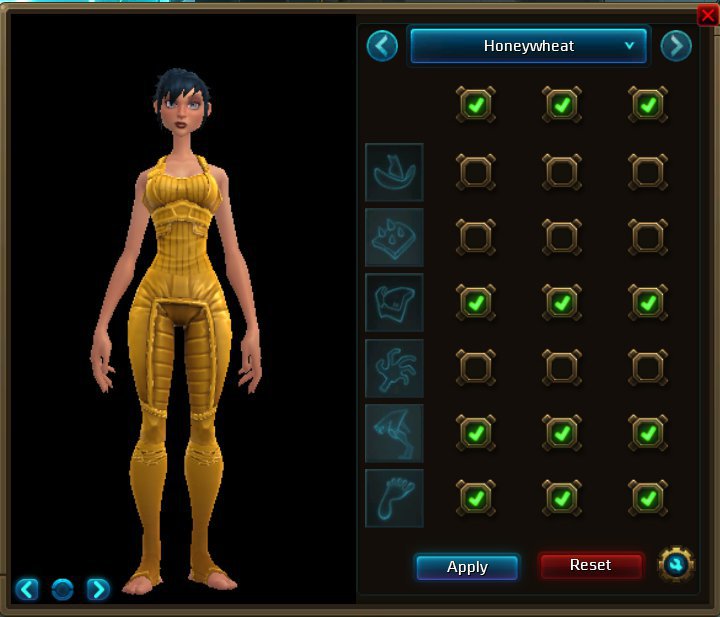Click the round center button under the character preview
The image size is (720, 617).
coord(62,589)
